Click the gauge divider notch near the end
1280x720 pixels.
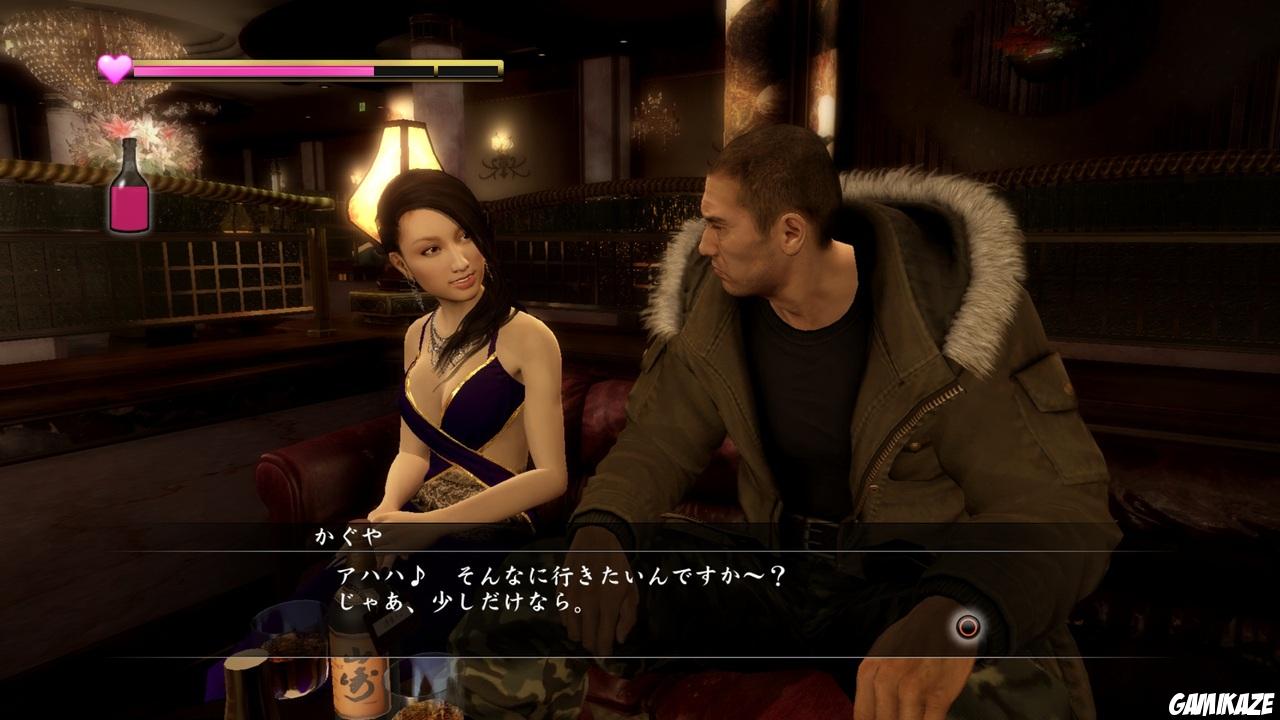tap(435, 70)
